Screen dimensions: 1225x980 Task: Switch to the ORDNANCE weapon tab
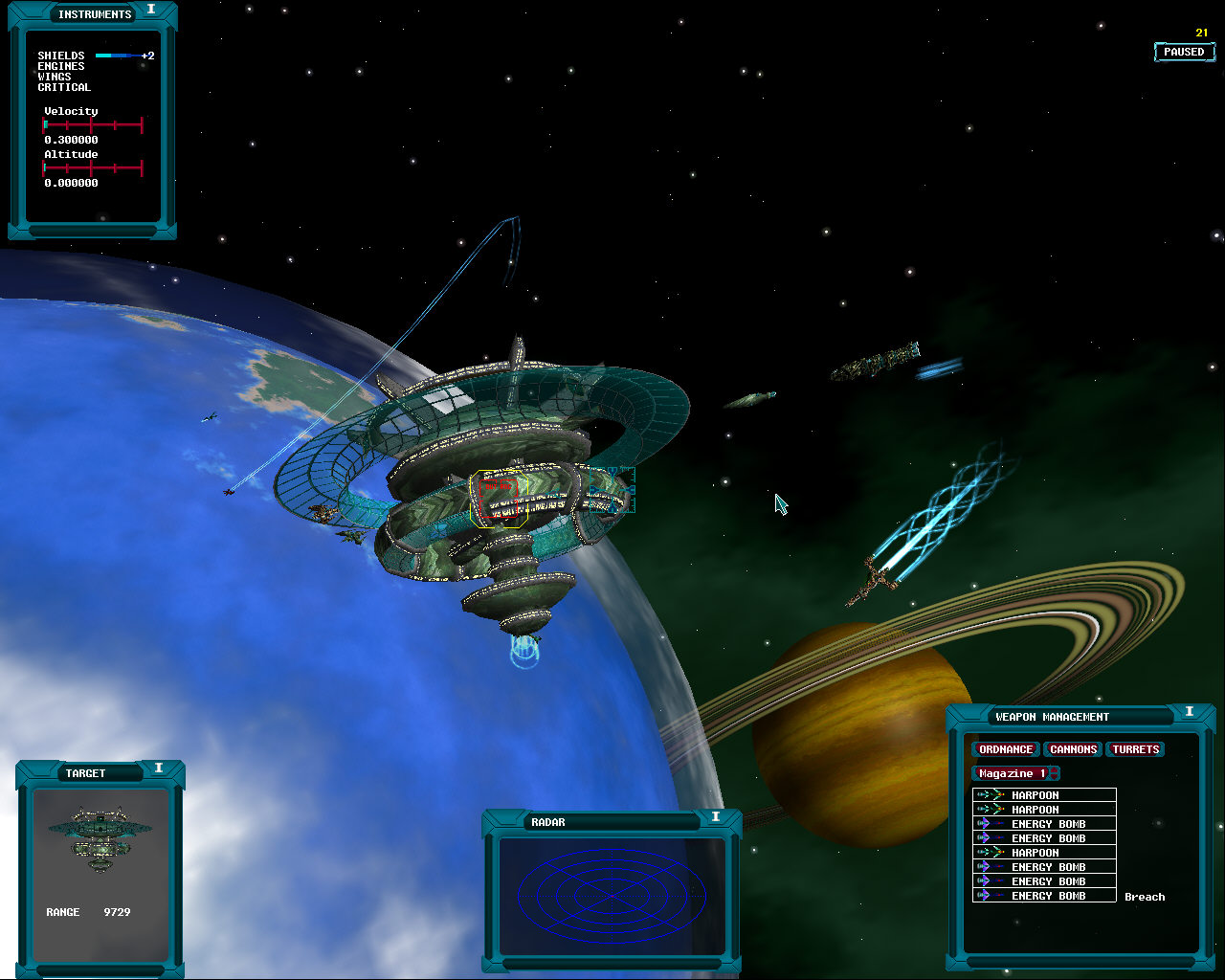(x=1005, y=749)
